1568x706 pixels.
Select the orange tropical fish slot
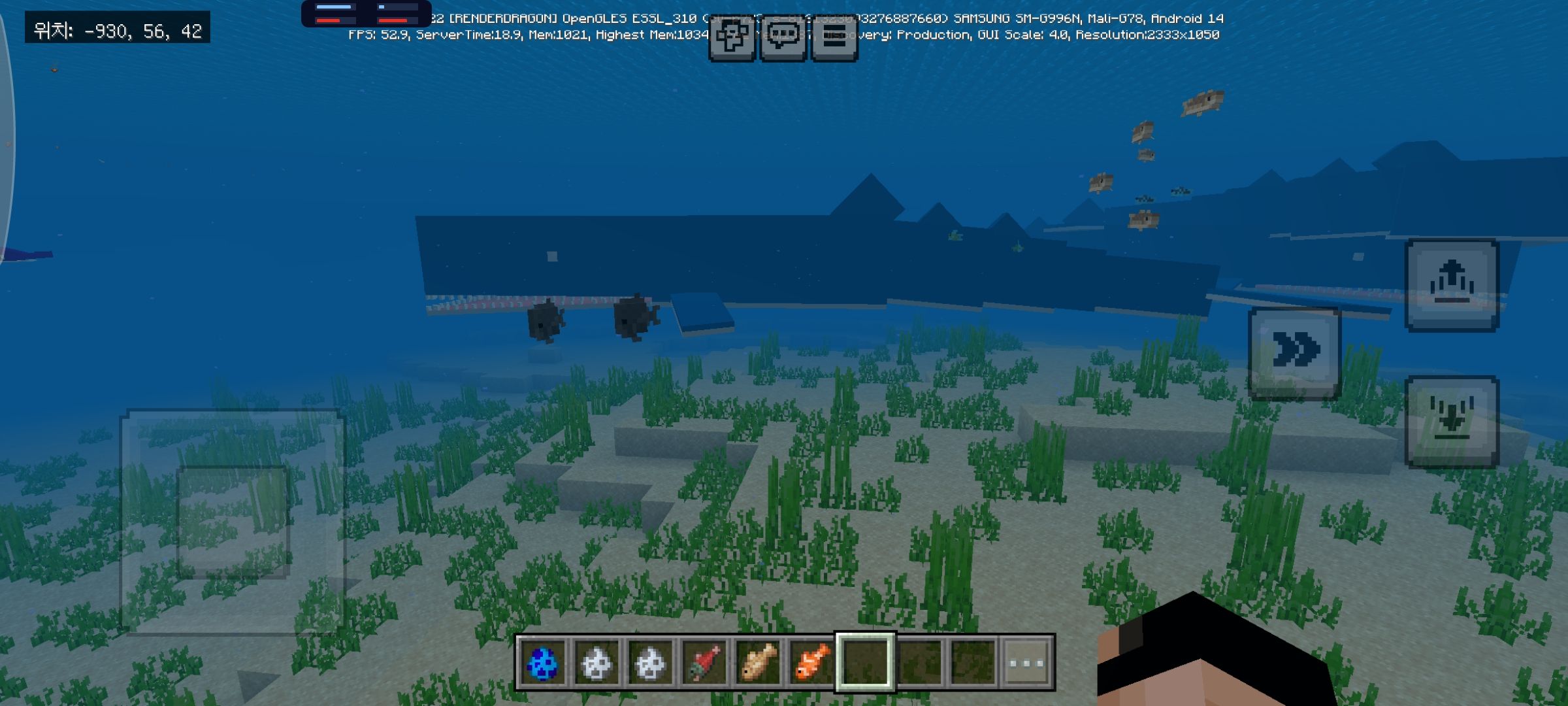pos(811,662)
